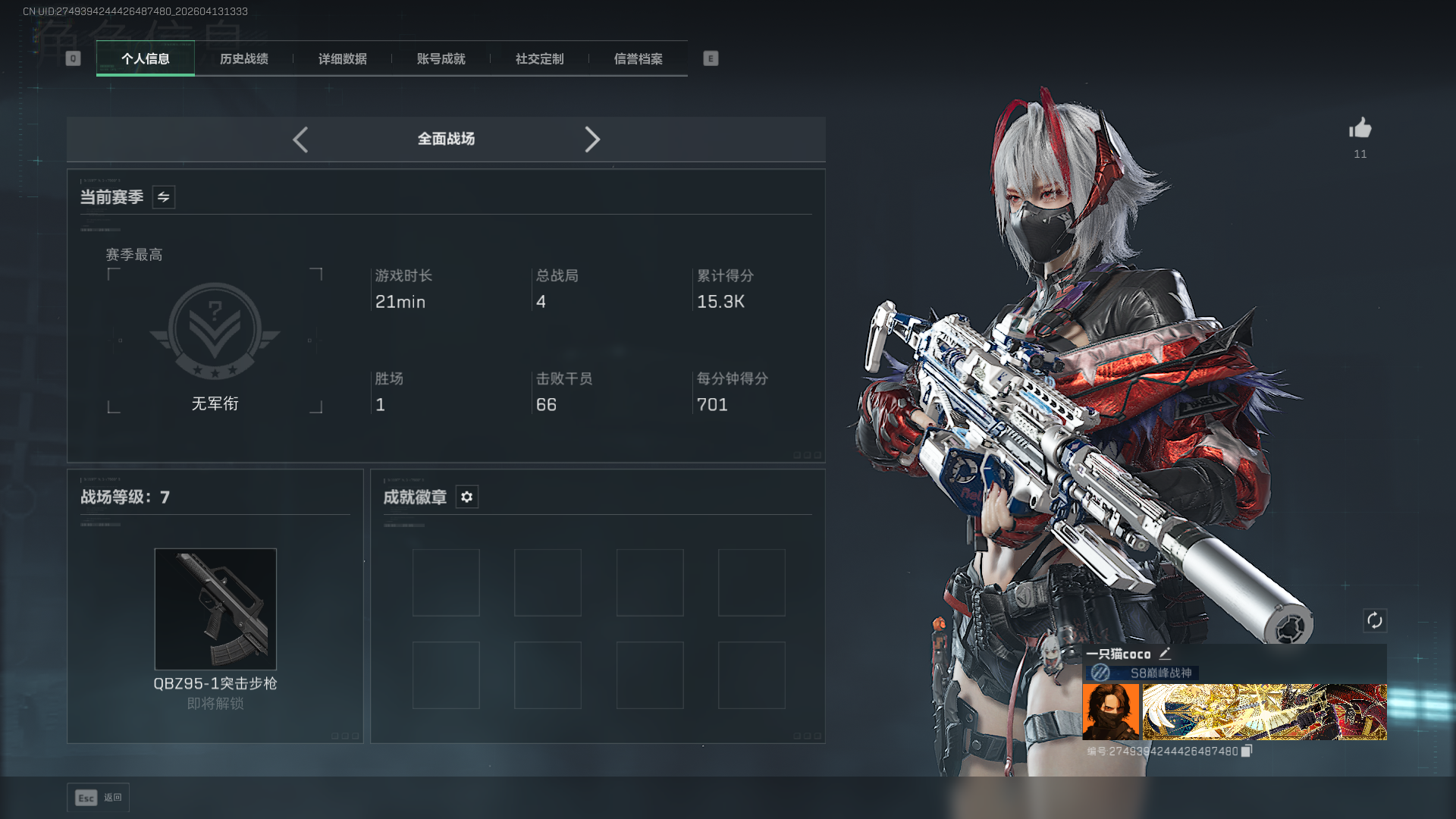1456x819 pixels.
Task: Select the golden name card banner
Action: coord(1264,711)
